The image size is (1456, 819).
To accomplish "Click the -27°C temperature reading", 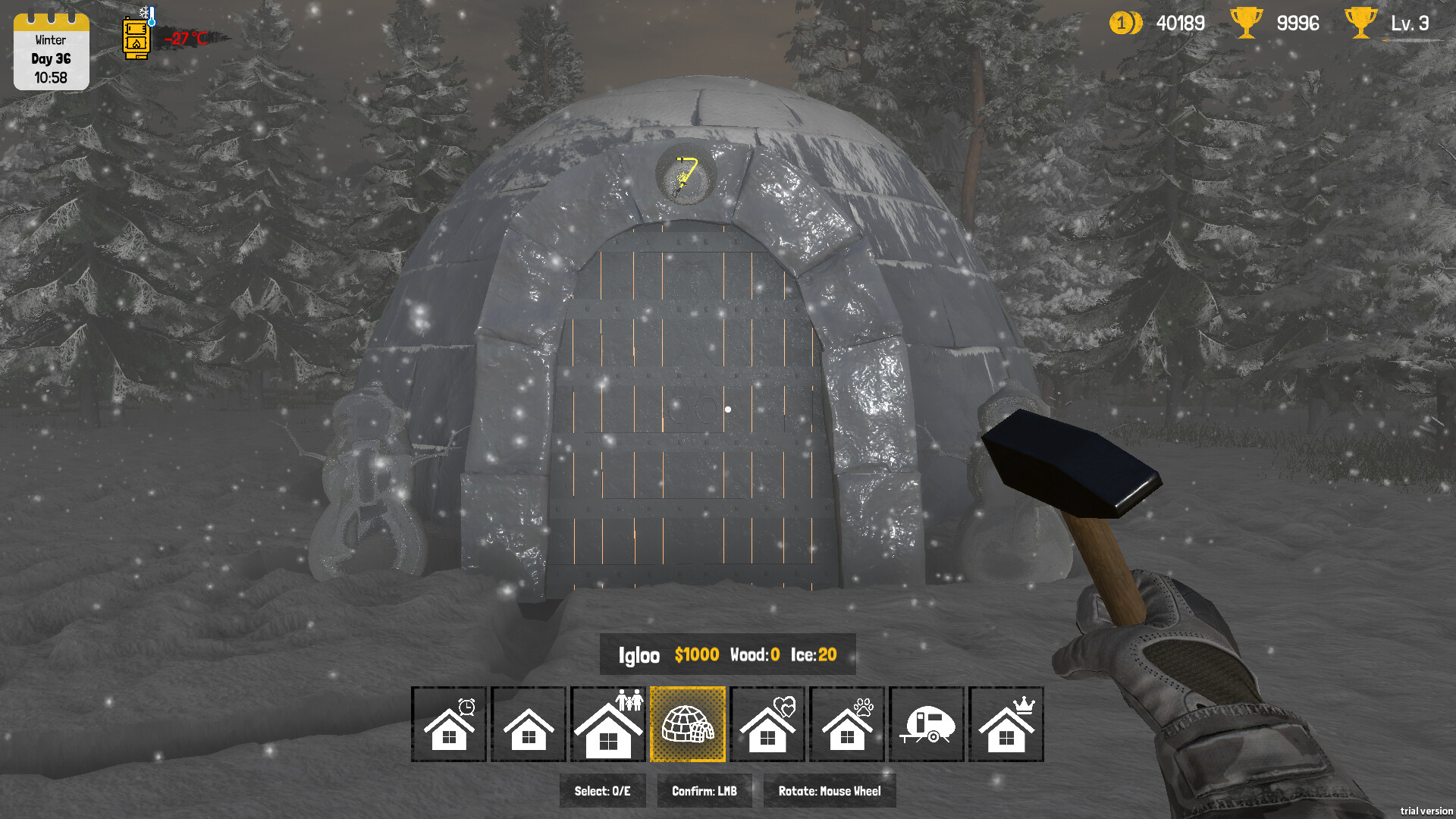I will pyautogui.click(x=186, y=39).
